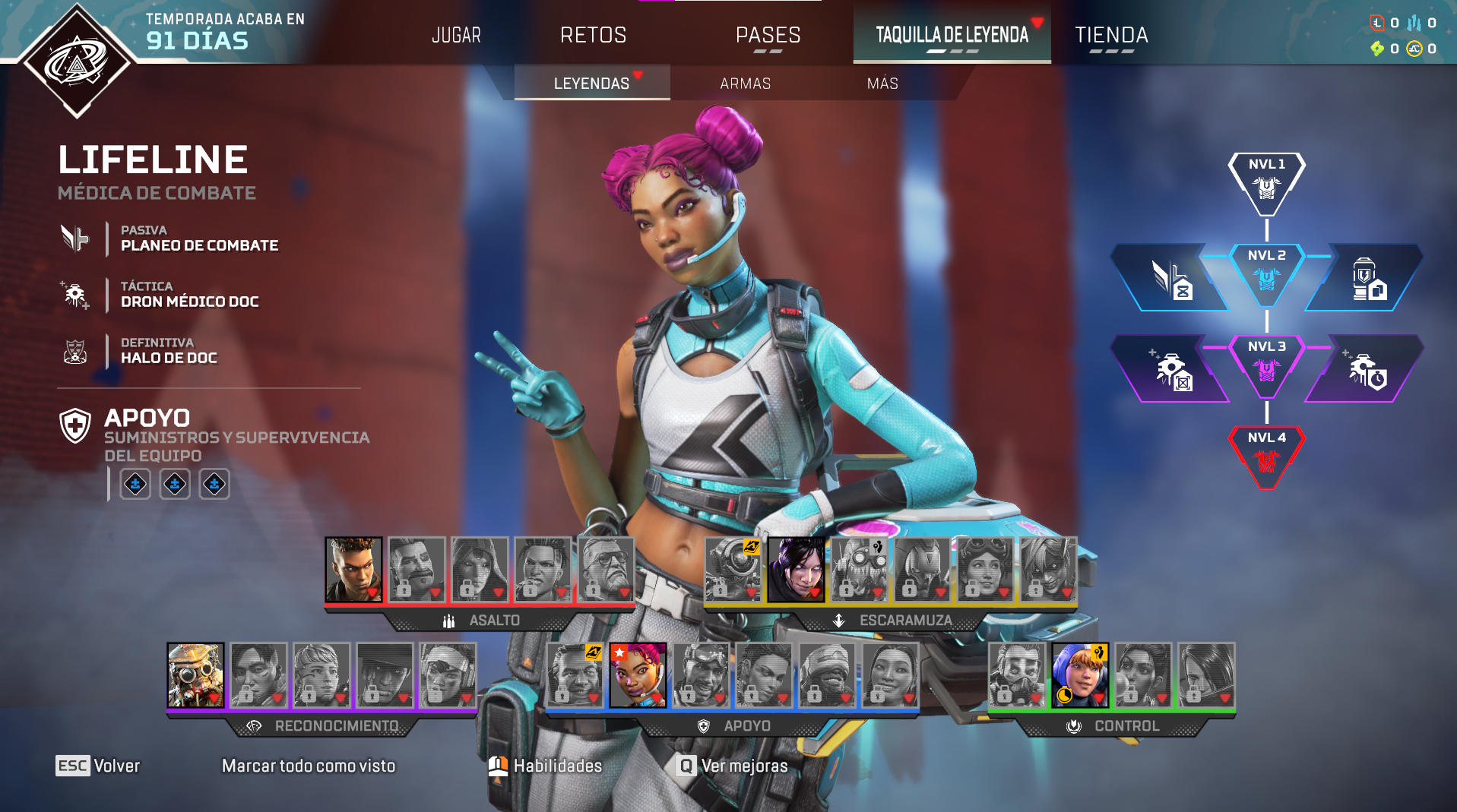Choose Marcar todo como visto
This screenshot has width=1457, height=812.
pos(309,766)
